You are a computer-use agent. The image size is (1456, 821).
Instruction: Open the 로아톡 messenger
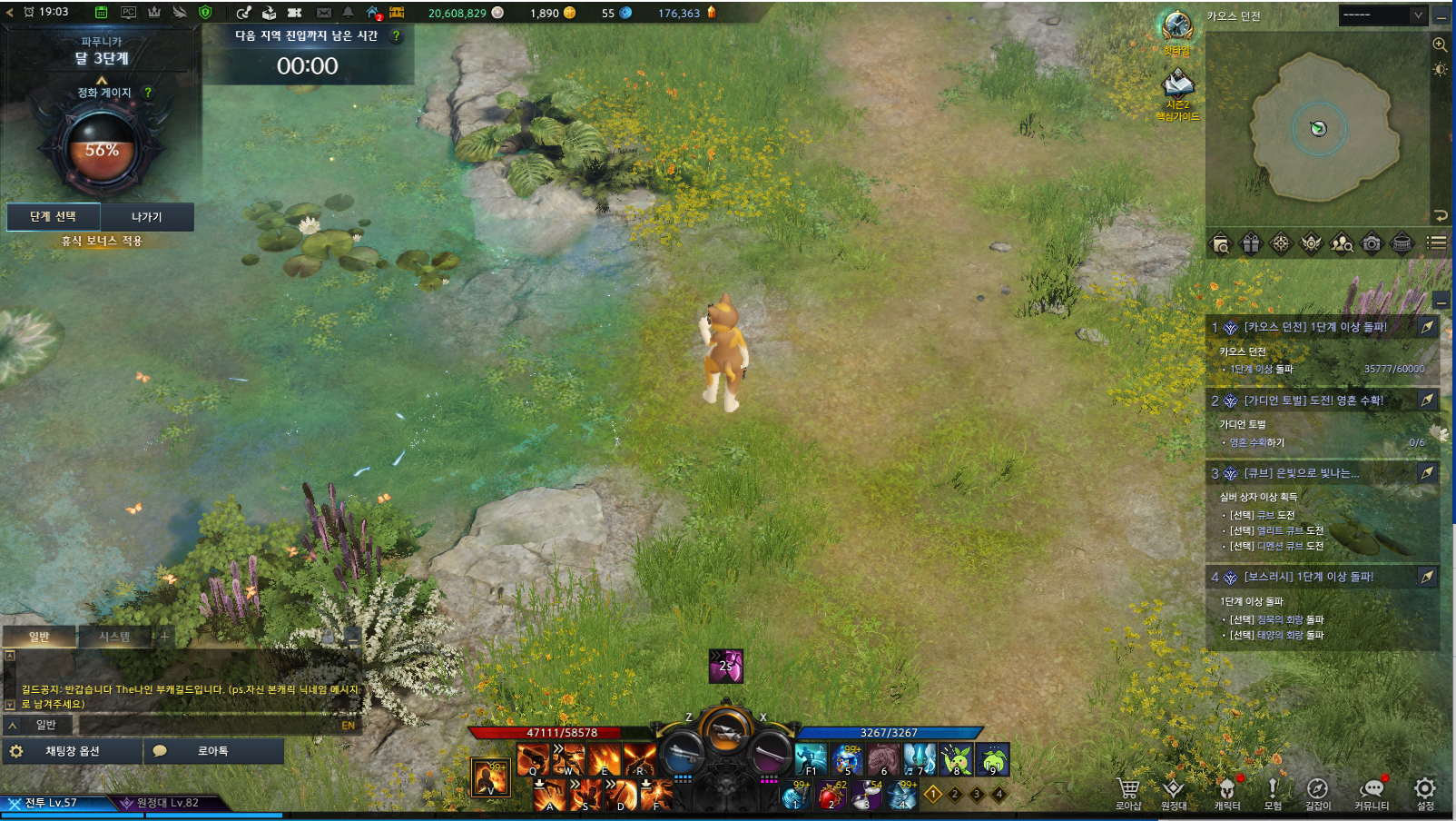[x=212, y=751]
